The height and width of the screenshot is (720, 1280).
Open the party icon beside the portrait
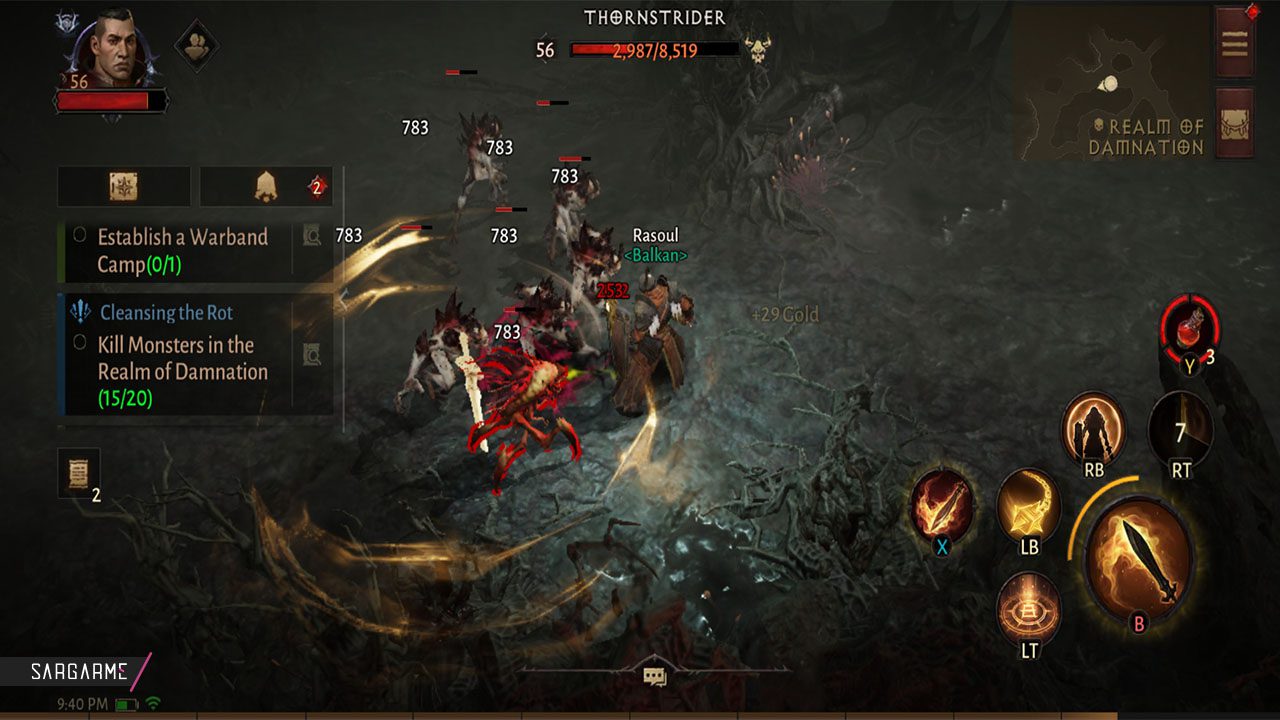(198, 44)
